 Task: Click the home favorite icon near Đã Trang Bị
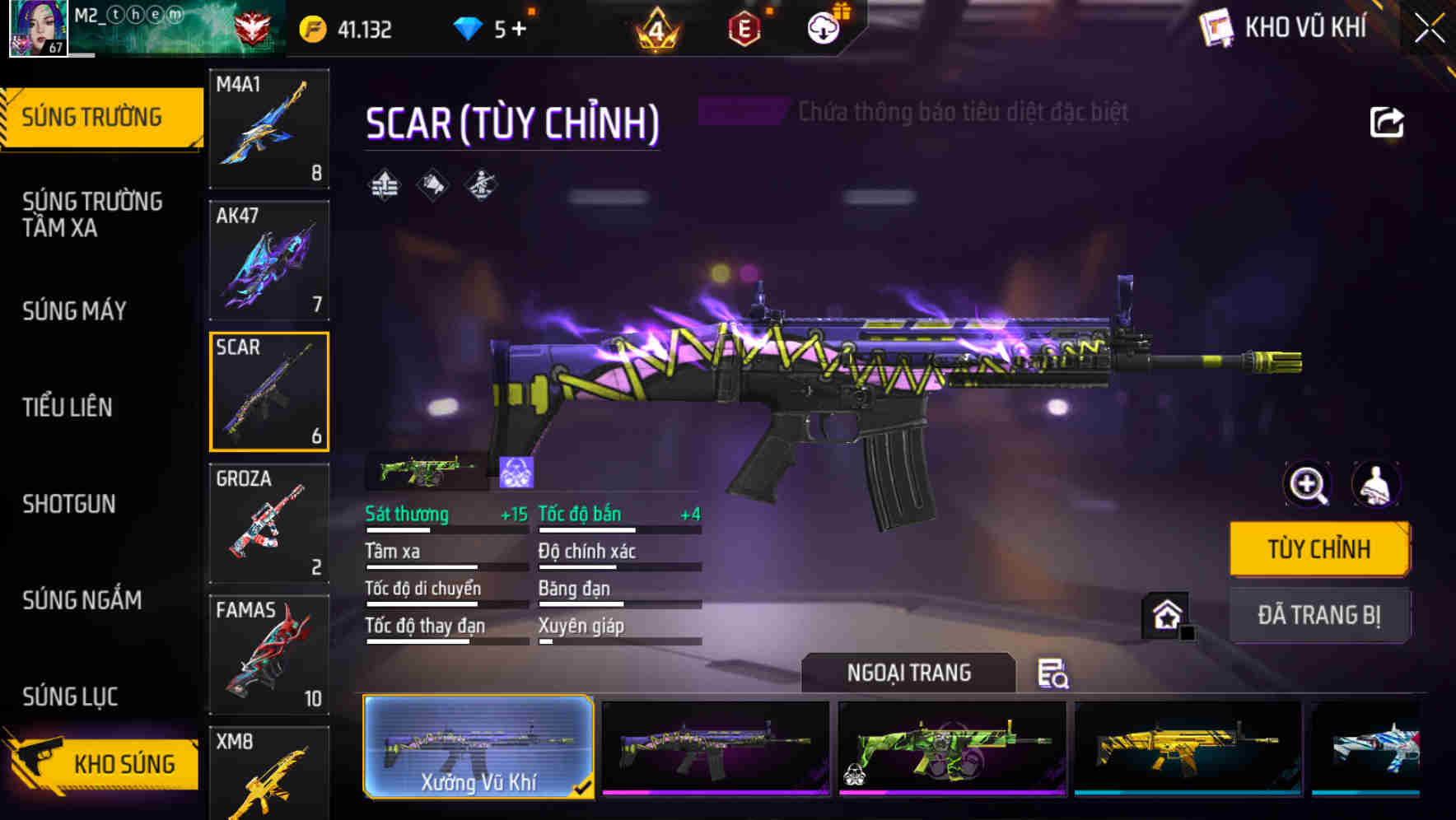pyautogui.click(x=1165, y=616)
